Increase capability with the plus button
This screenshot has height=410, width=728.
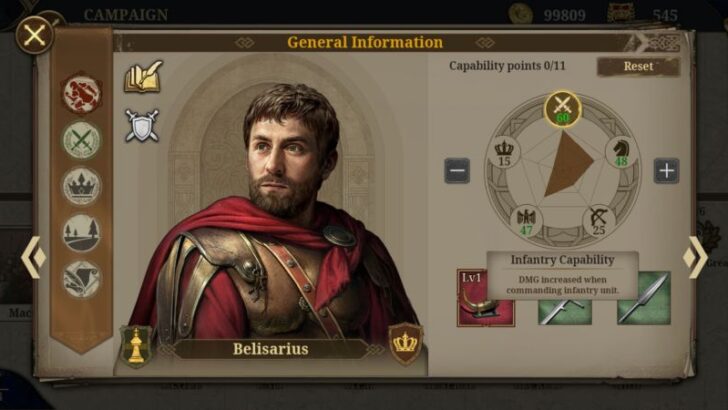click(667, 170)
